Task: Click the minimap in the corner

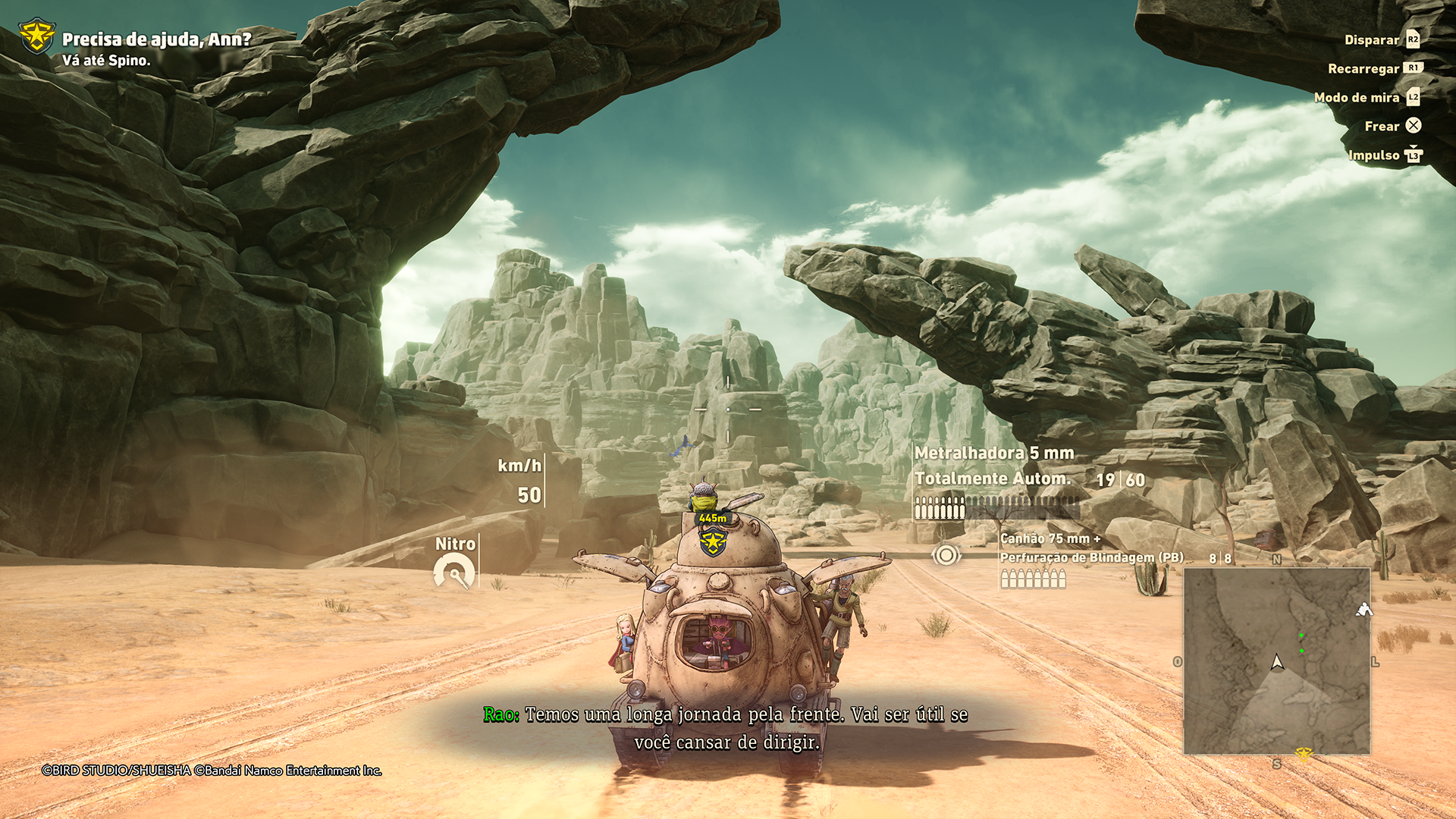Action: tap(1277, 661)
